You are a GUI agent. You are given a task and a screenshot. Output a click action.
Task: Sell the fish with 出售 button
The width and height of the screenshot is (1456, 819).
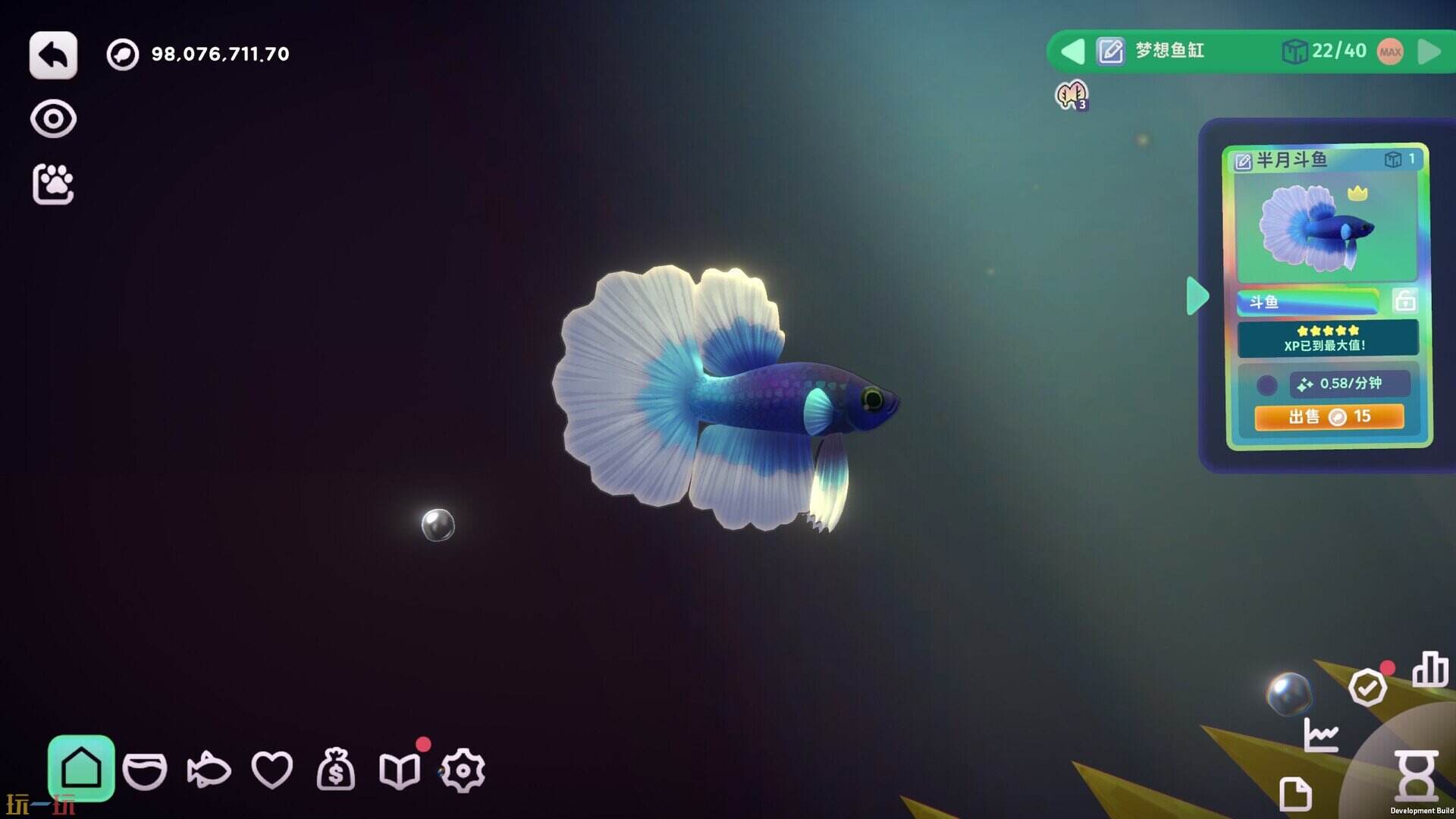[x=1329, y=416]
